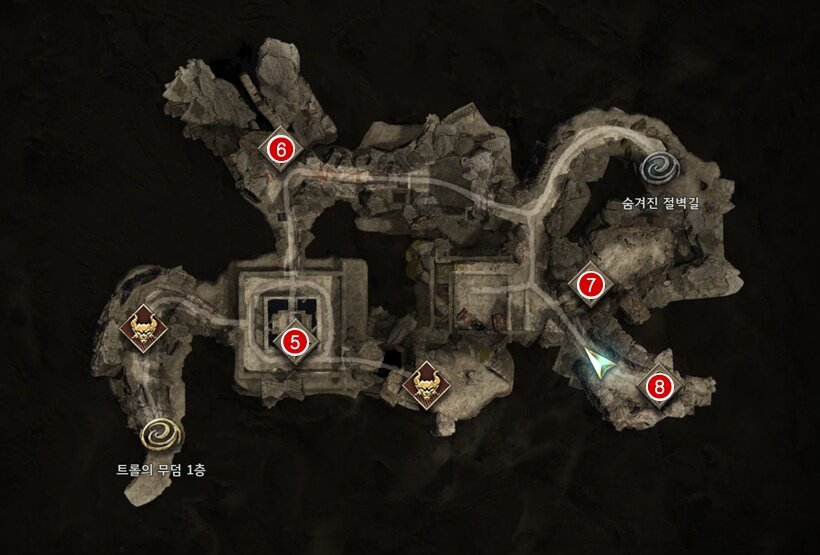Click the skull marker nearest the gold portal

143,330
